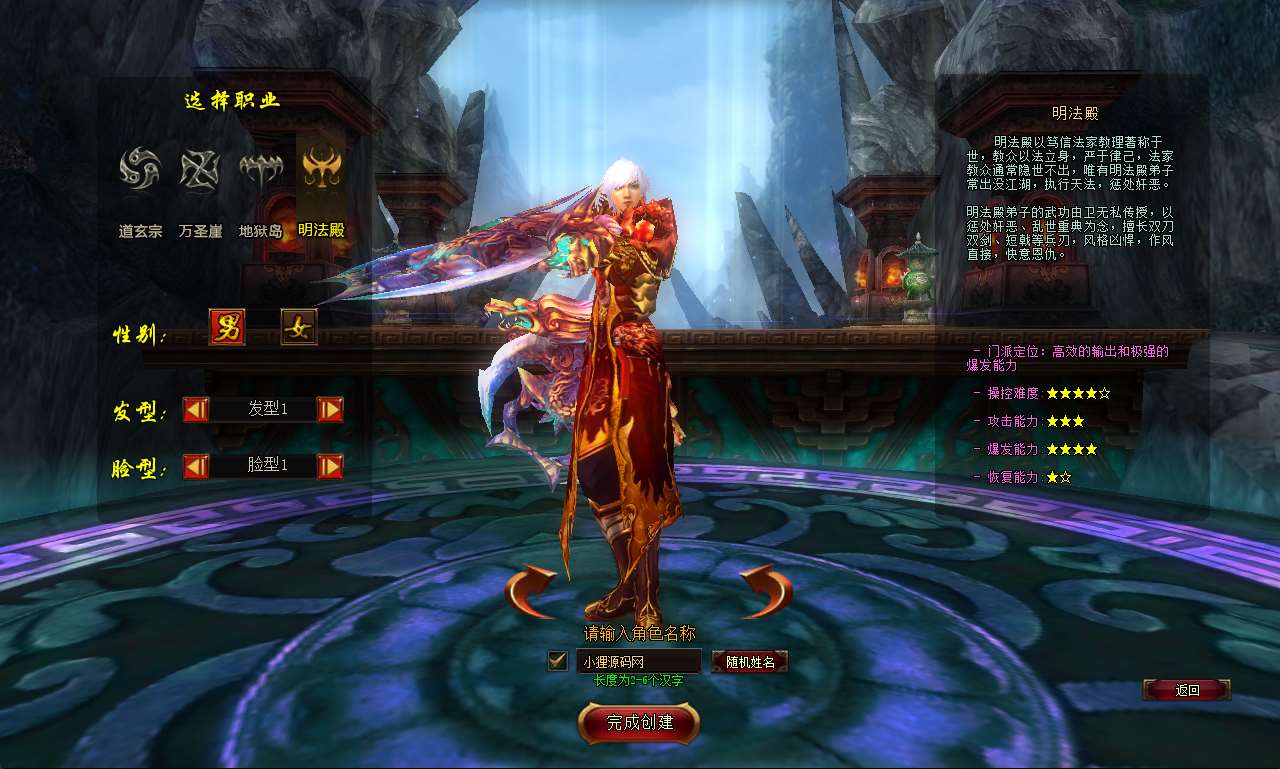
Task: Show next face type 脸型
Action: click(330, 466)
